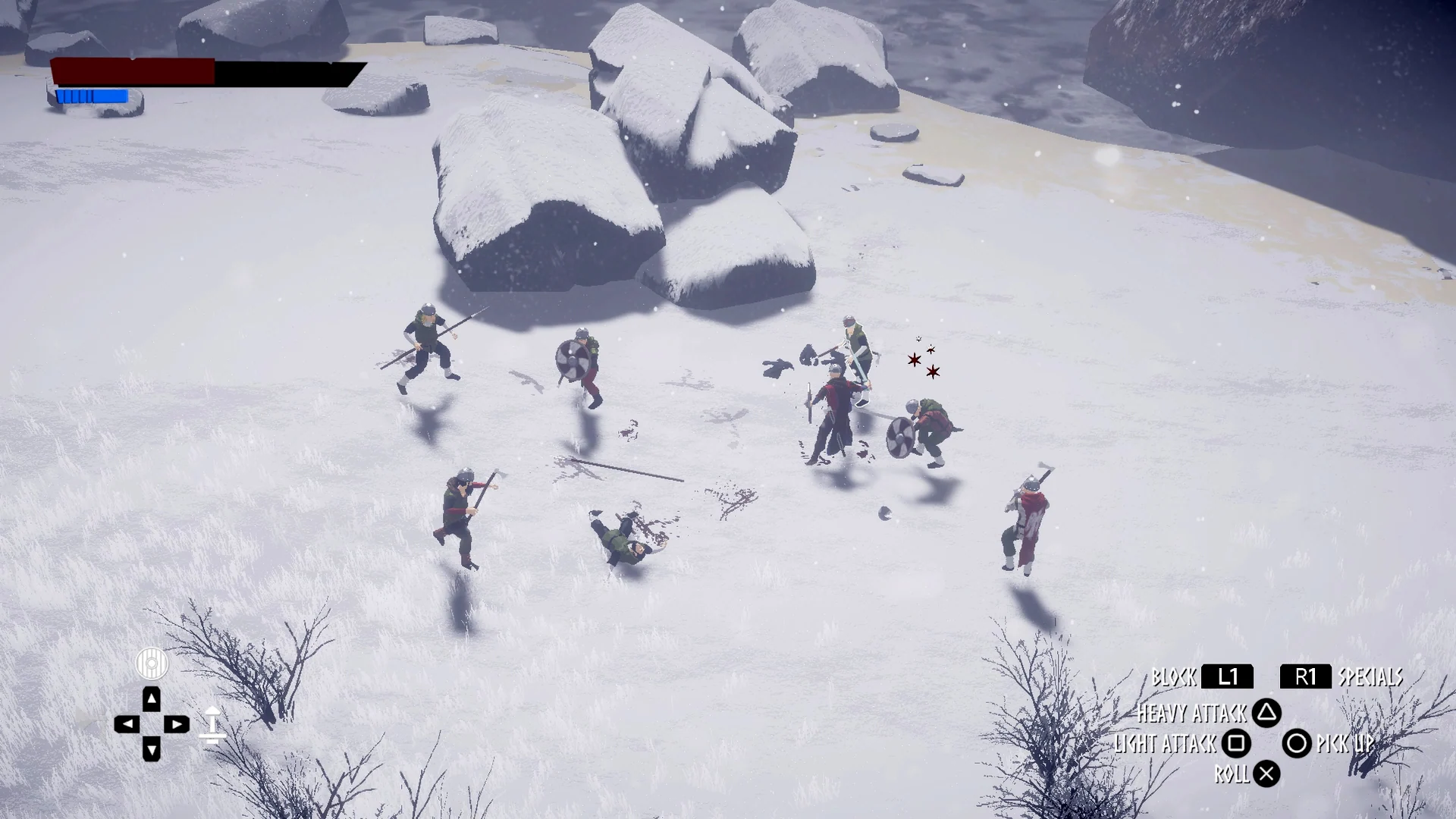Click the HEAVY ATTACK text label
The height and width of the screenshot is (819, 1456).
tap(1192, 714)
